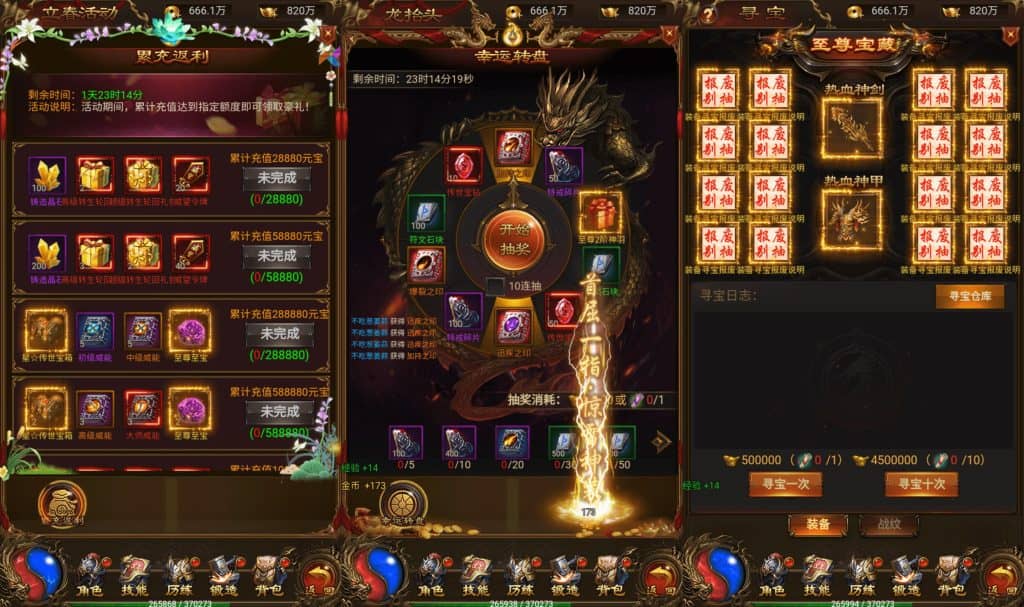
Task: Open the 寻宝仓库 treasure warehouse
Action: (969, 296)
